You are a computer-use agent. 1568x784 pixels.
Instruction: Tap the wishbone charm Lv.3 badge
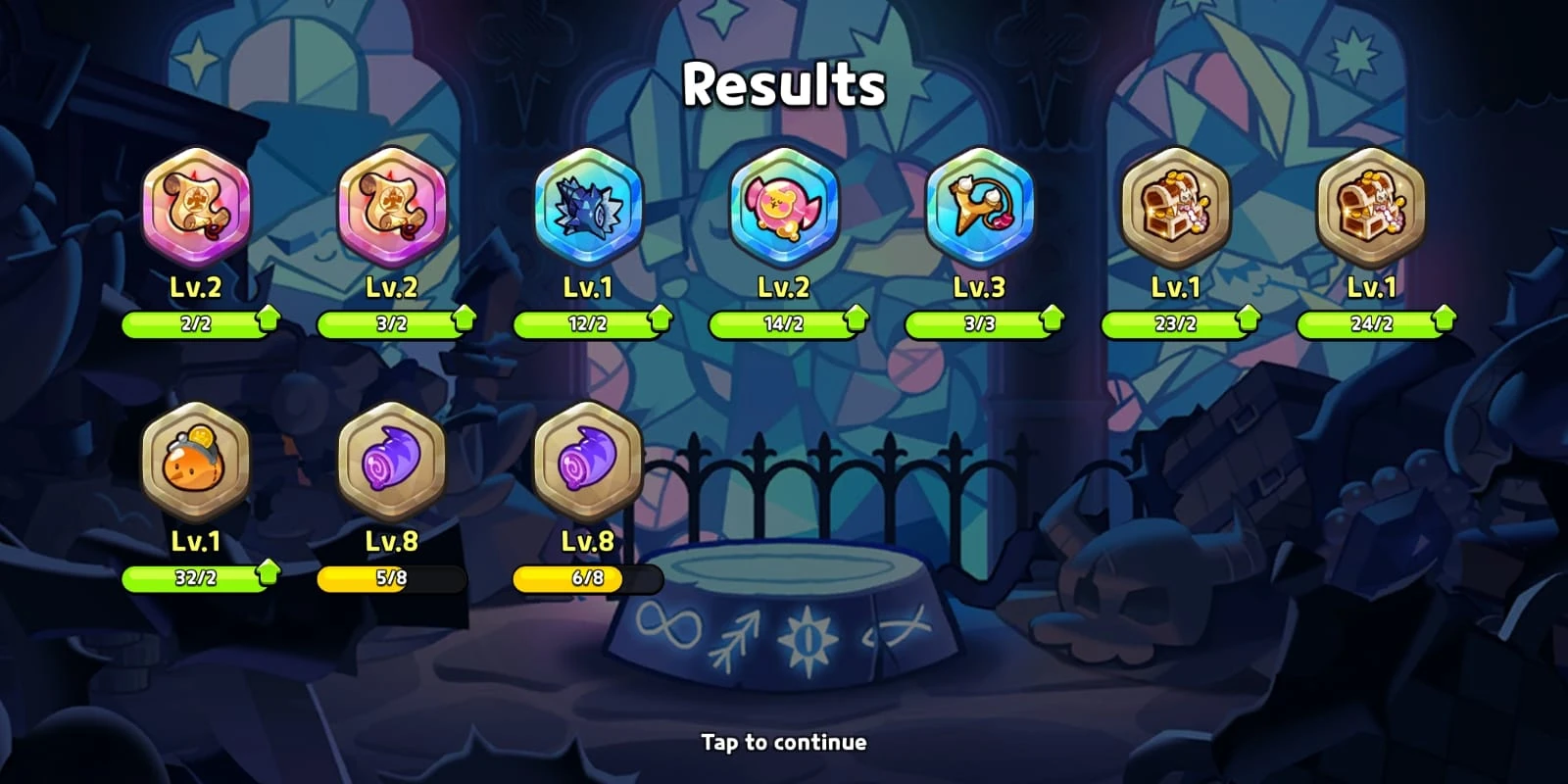click(980, 208)
